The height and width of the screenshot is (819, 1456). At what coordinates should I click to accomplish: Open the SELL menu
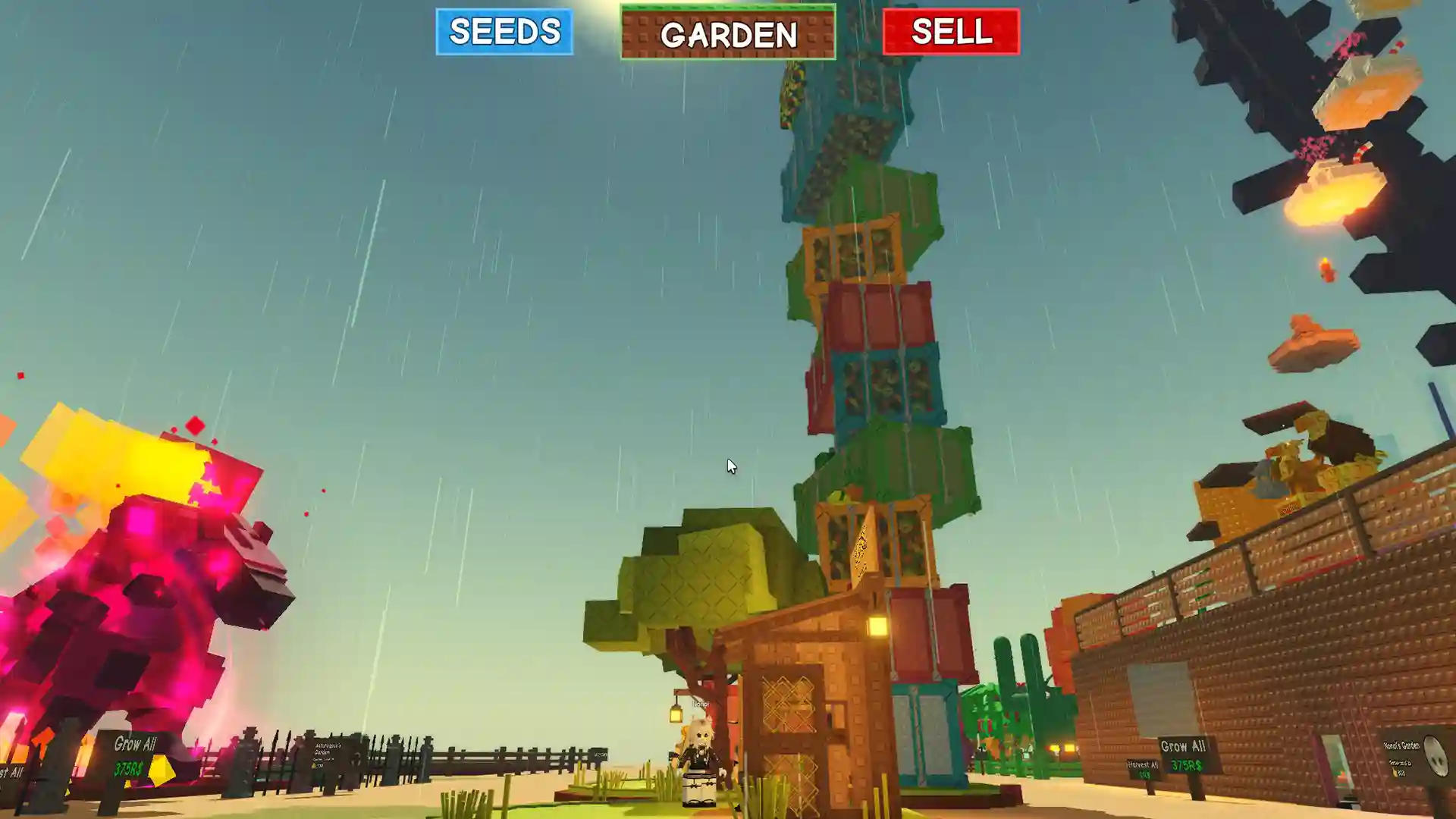click(951, 32)
